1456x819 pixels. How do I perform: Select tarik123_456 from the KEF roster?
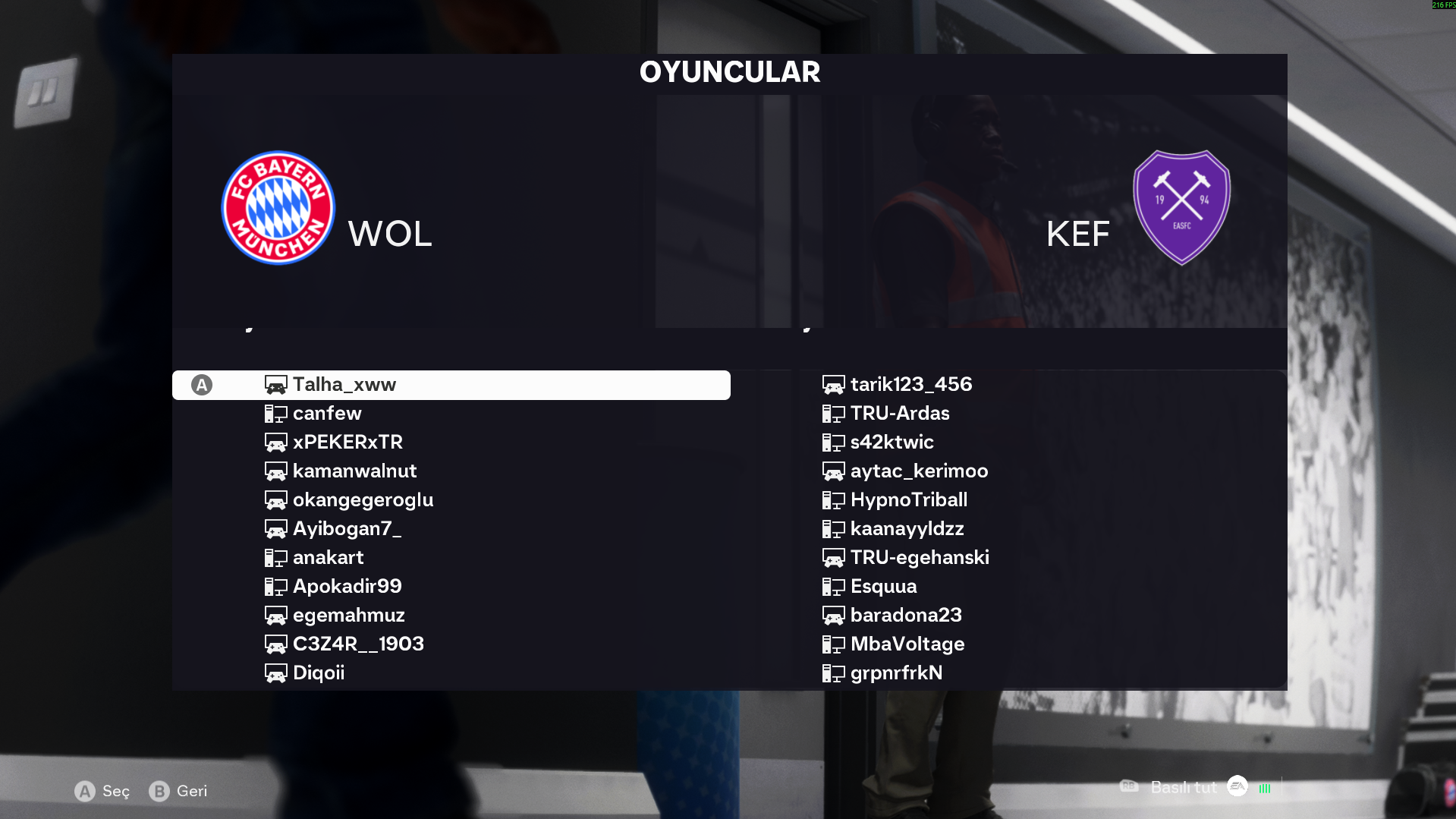(x=910, y=385)
